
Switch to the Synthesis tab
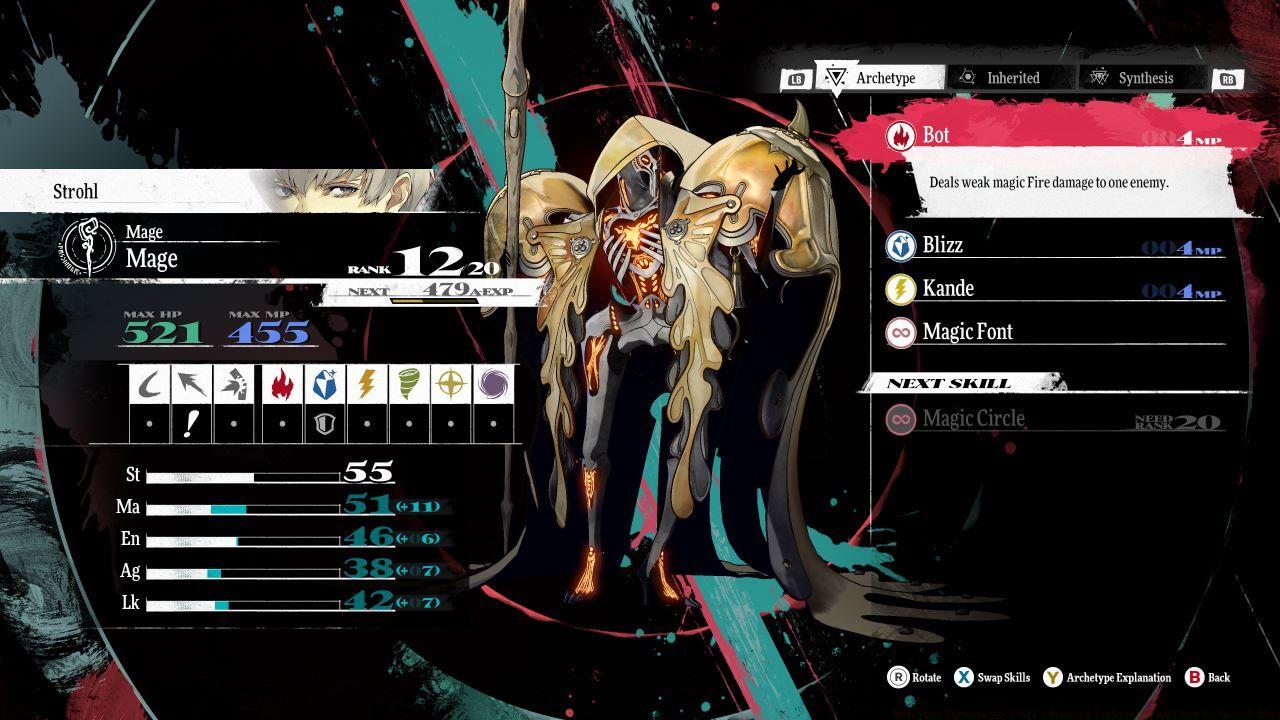(1142, 78)
